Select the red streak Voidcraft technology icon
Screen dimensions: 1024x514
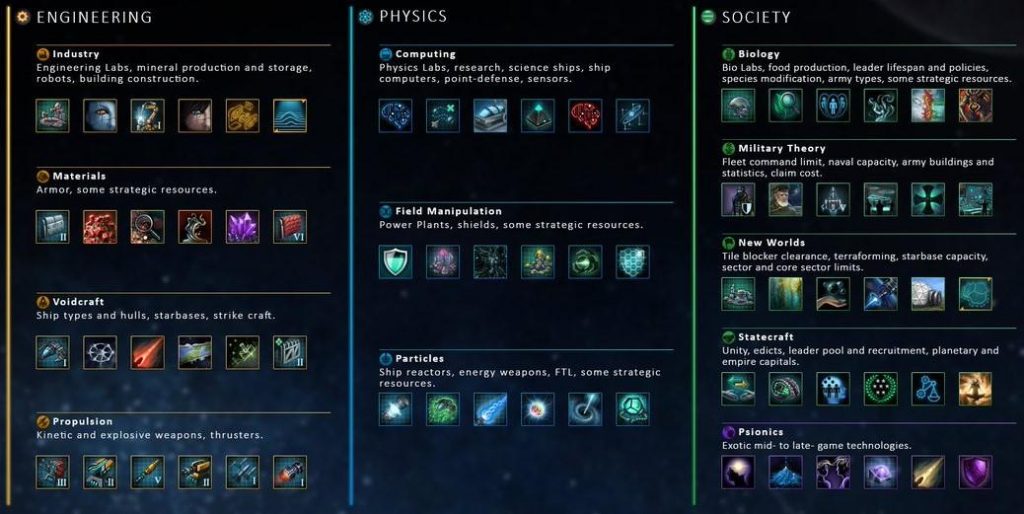147,352
